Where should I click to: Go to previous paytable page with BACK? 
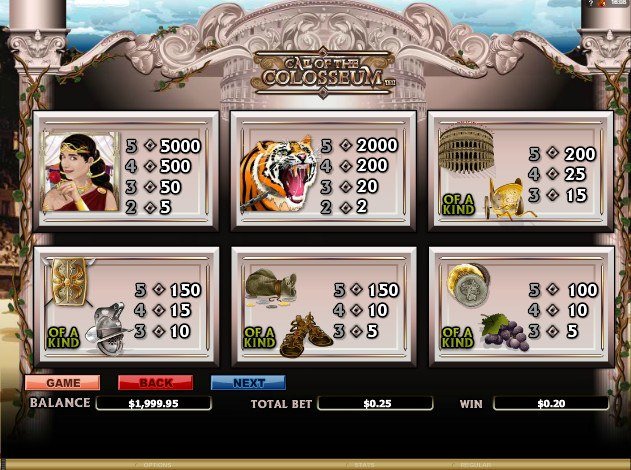pos(155,383)
